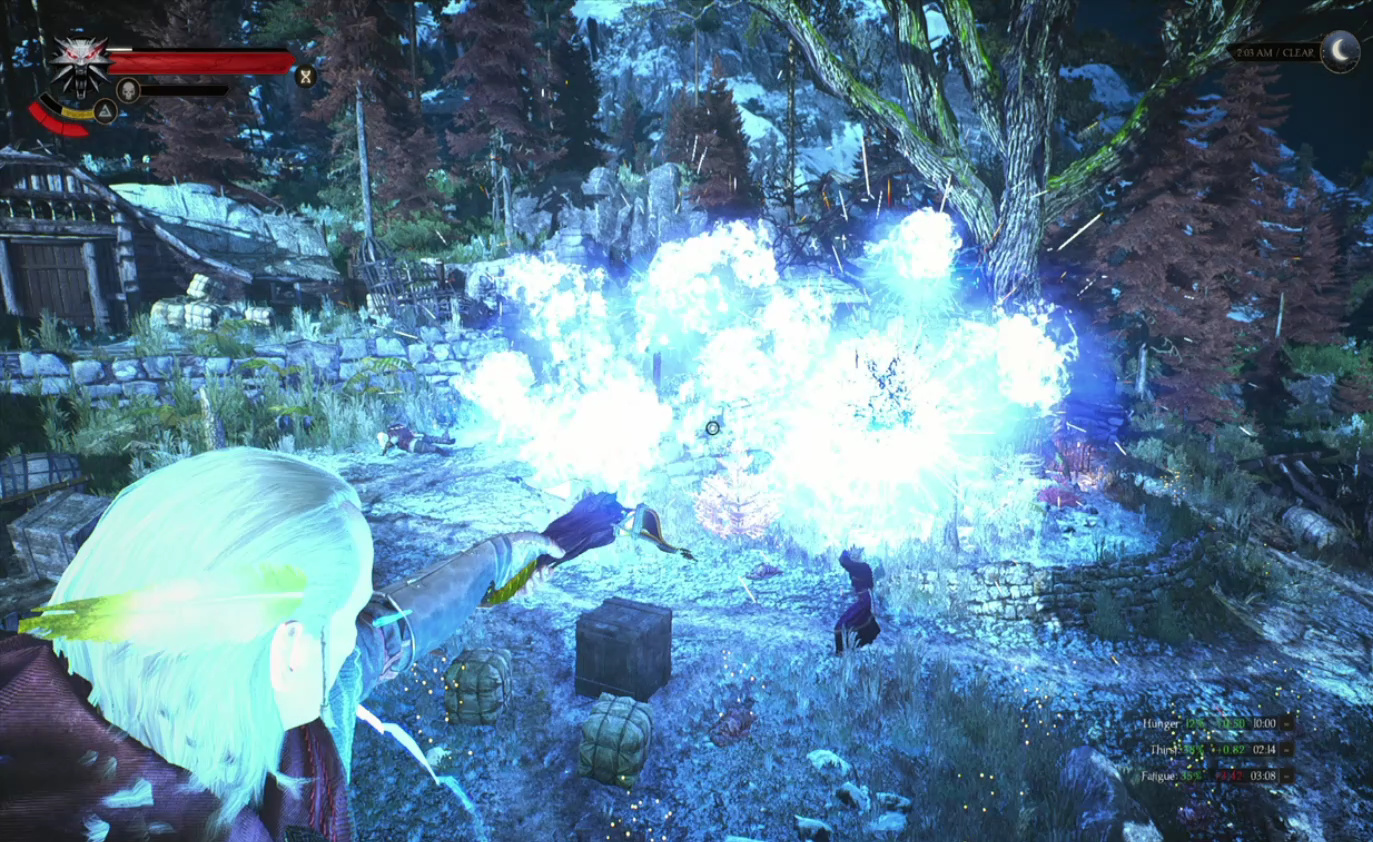The height and width of the screenshot is (842, 1373).
Task: Click the skull toxicity icon
Action: click(128, 90)
